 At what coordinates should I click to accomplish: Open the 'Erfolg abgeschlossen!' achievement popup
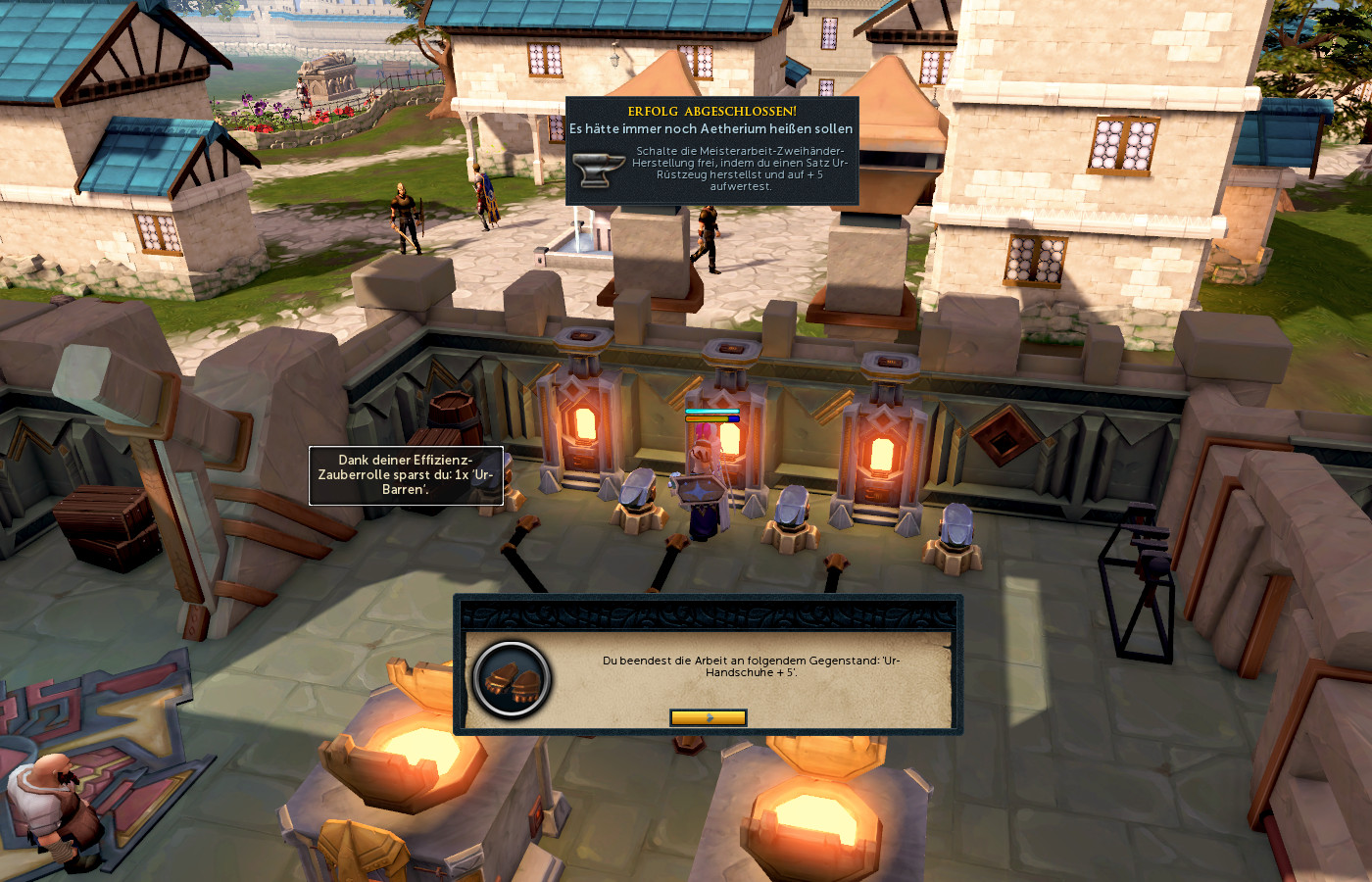[711, 150]
